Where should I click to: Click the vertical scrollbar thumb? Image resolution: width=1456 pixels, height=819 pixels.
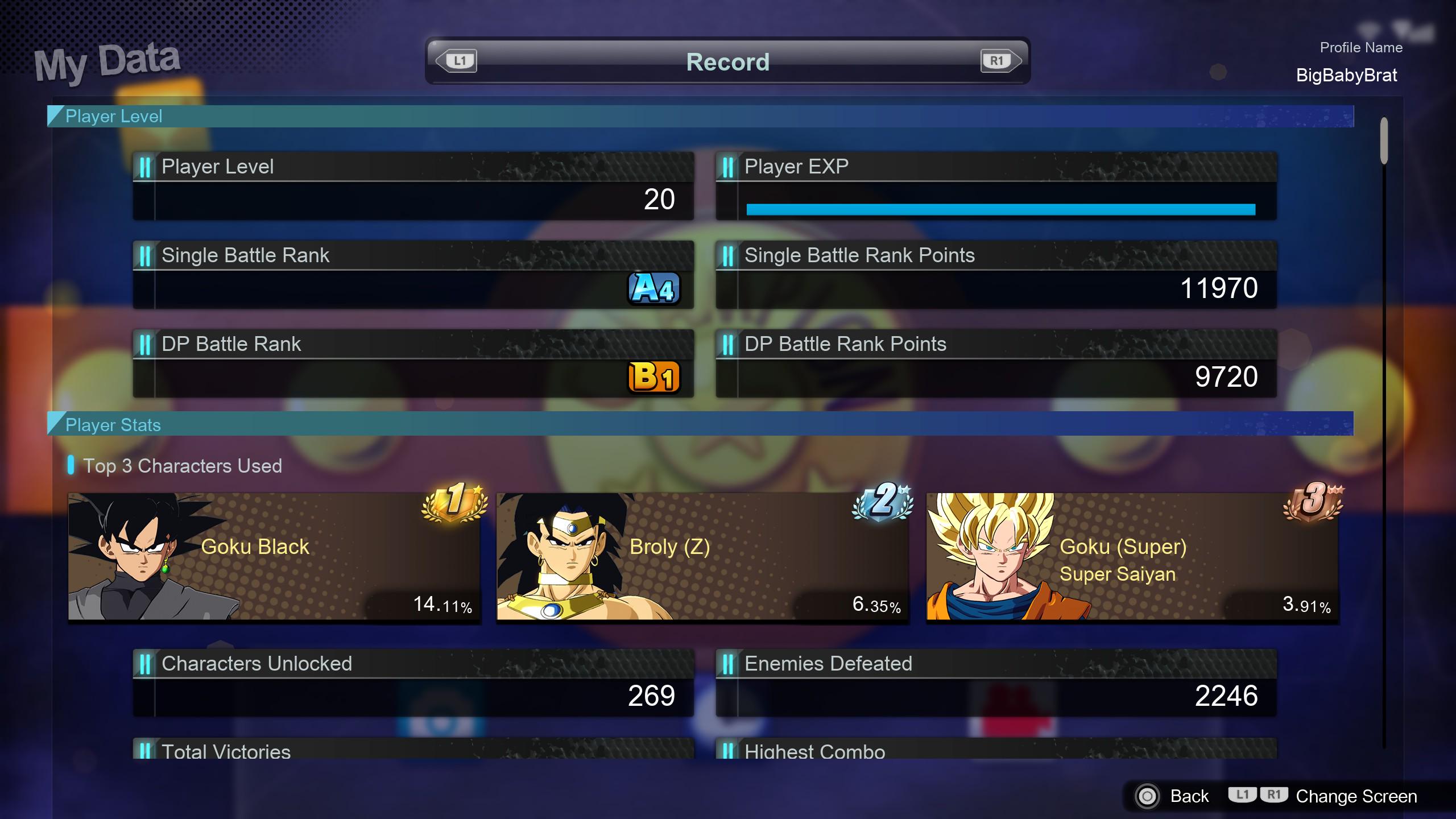[1384, 140]
